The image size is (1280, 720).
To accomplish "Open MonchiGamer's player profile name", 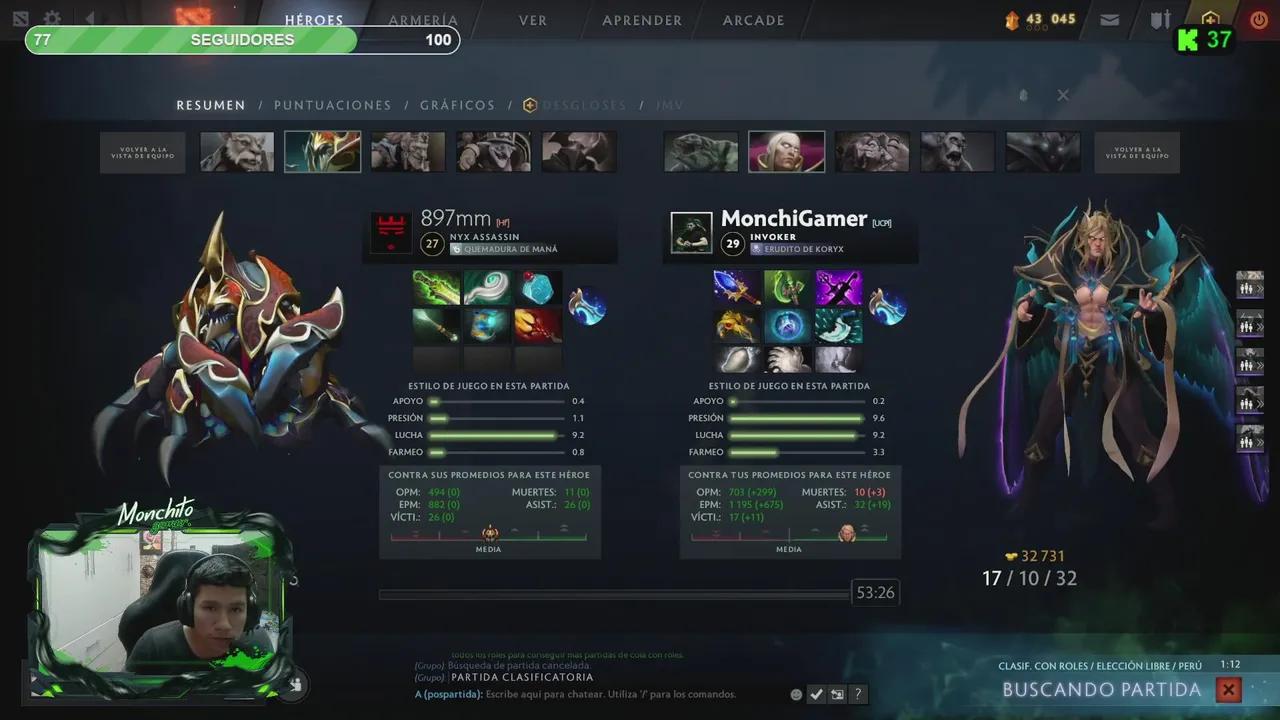I will (795, 218).
